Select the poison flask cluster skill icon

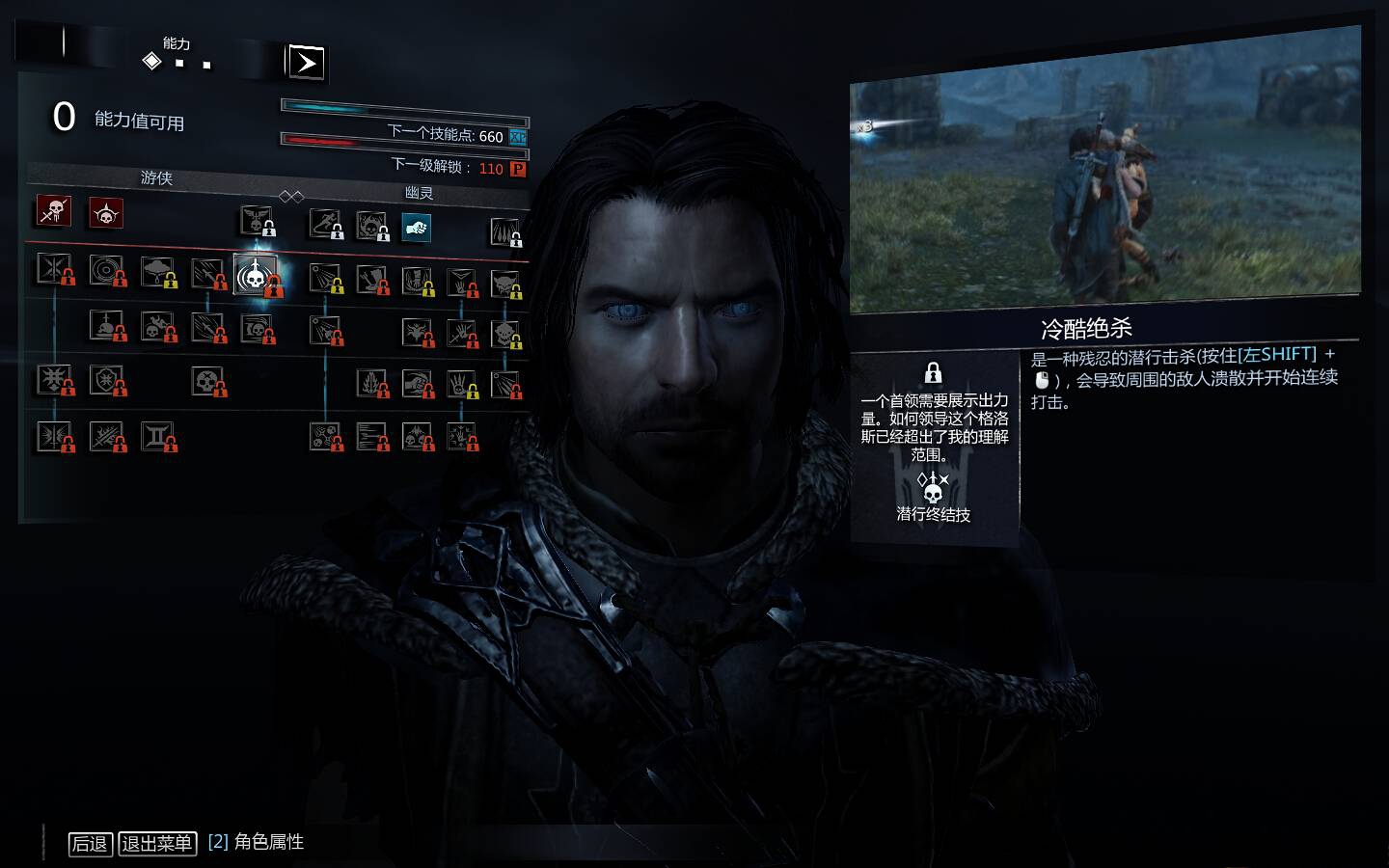[x=323, y=436]
